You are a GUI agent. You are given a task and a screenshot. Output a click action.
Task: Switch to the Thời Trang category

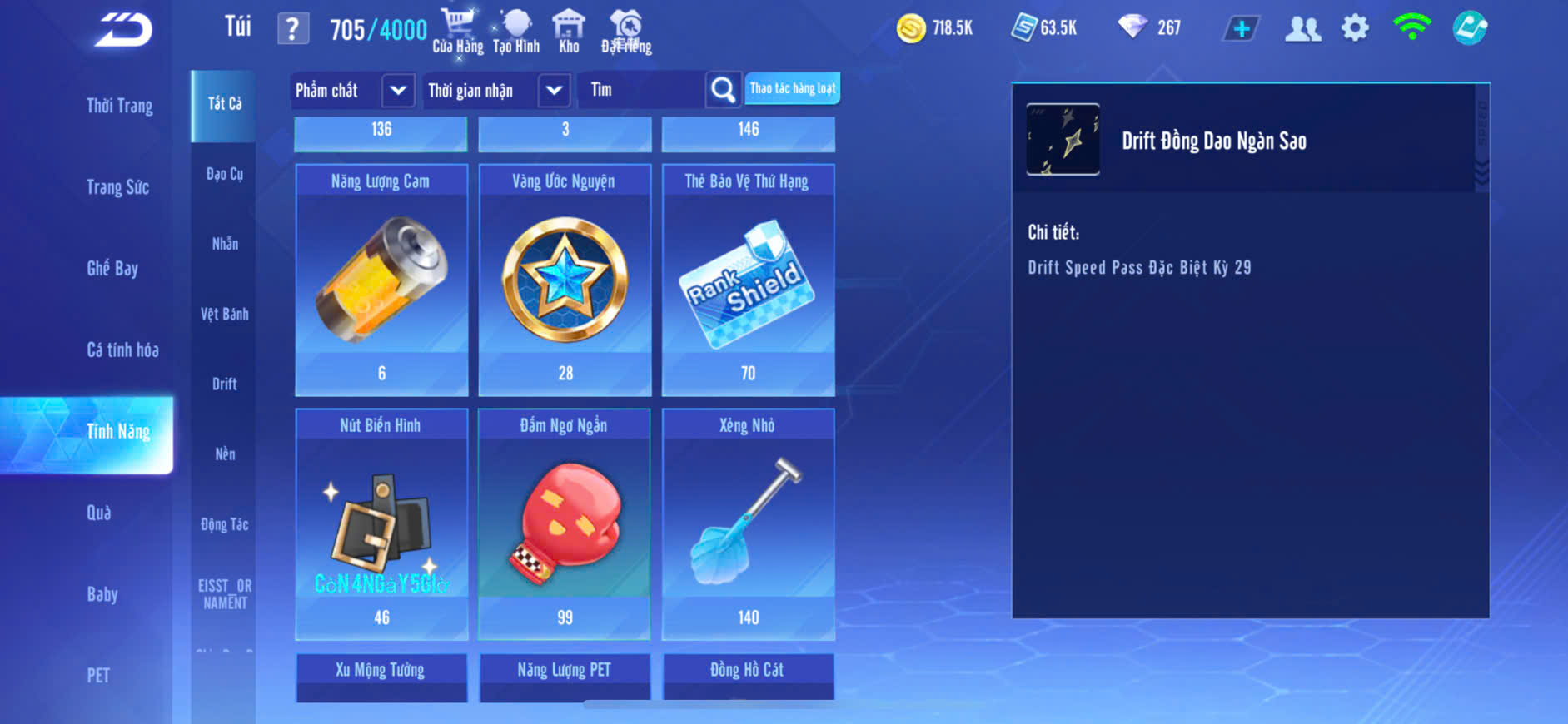(x=119, y=106)
